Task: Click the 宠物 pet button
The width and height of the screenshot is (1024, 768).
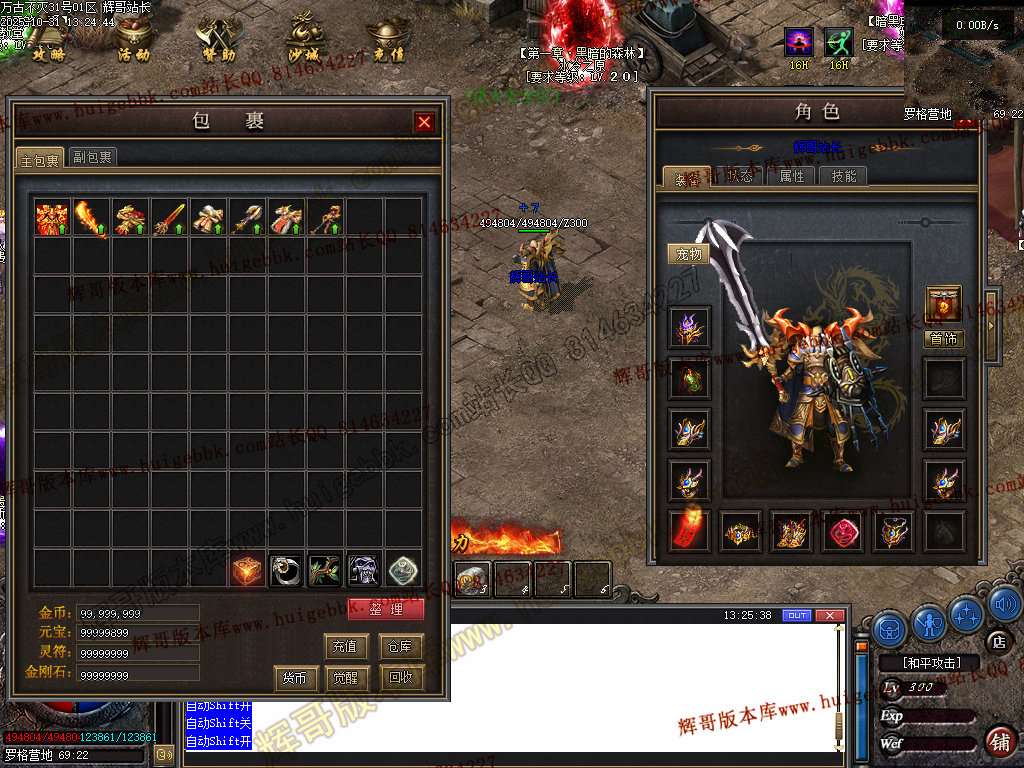Action: point(689,254)
